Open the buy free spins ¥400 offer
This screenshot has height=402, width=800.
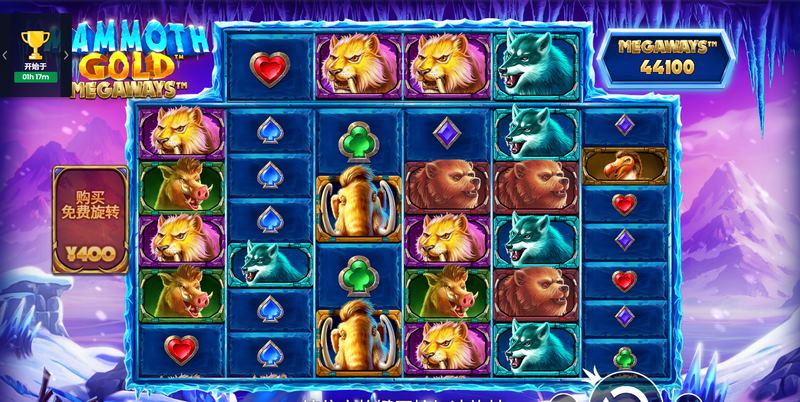click(x=90, y=220)
